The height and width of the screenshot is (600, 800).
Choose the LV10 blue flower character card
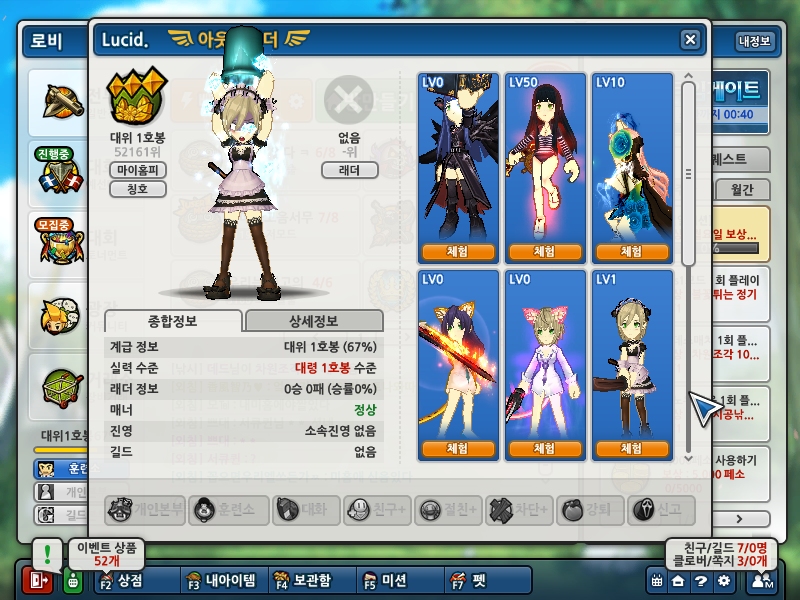tap(631, 160)
